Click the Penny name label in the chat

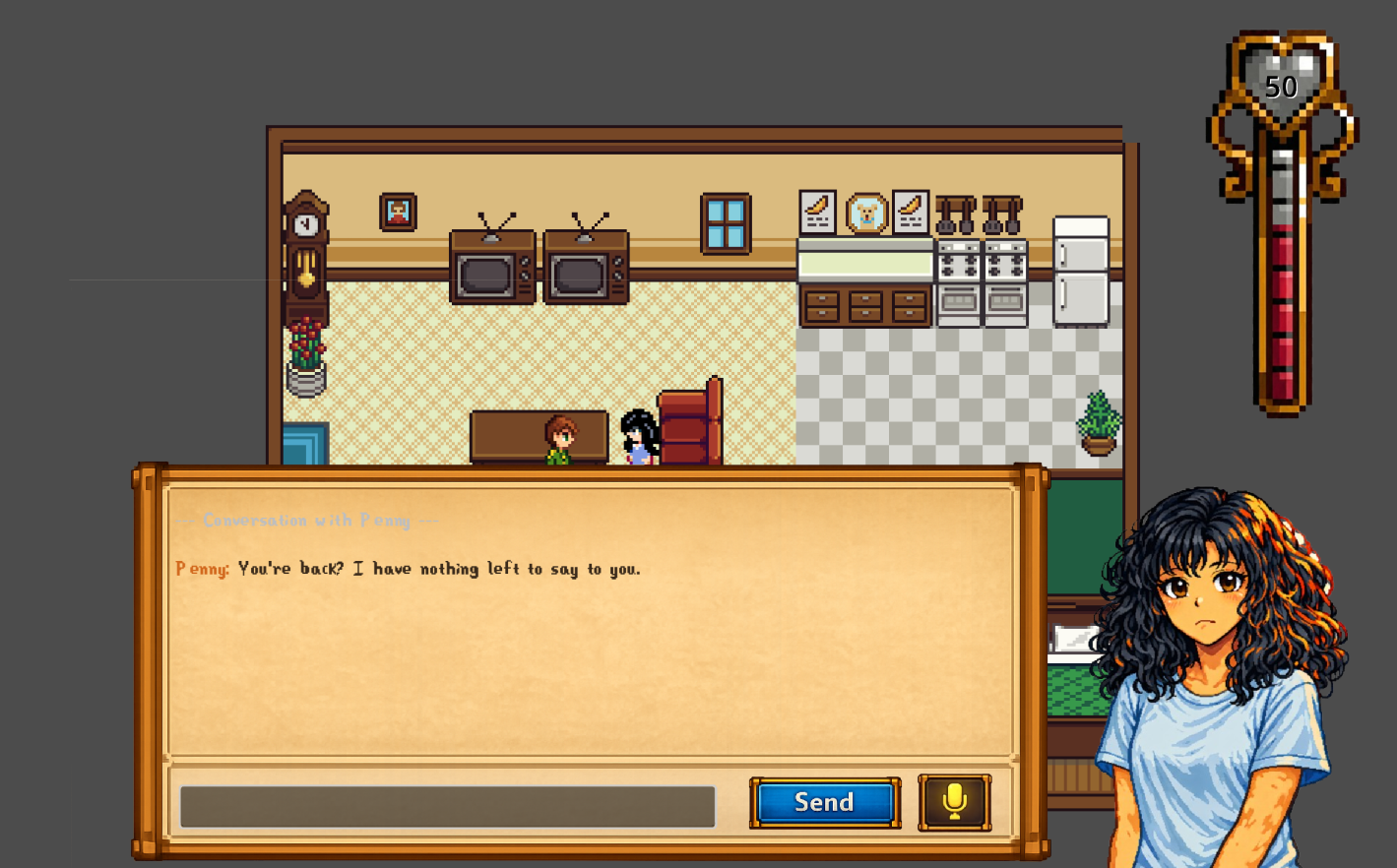click(x=200, y=569)
